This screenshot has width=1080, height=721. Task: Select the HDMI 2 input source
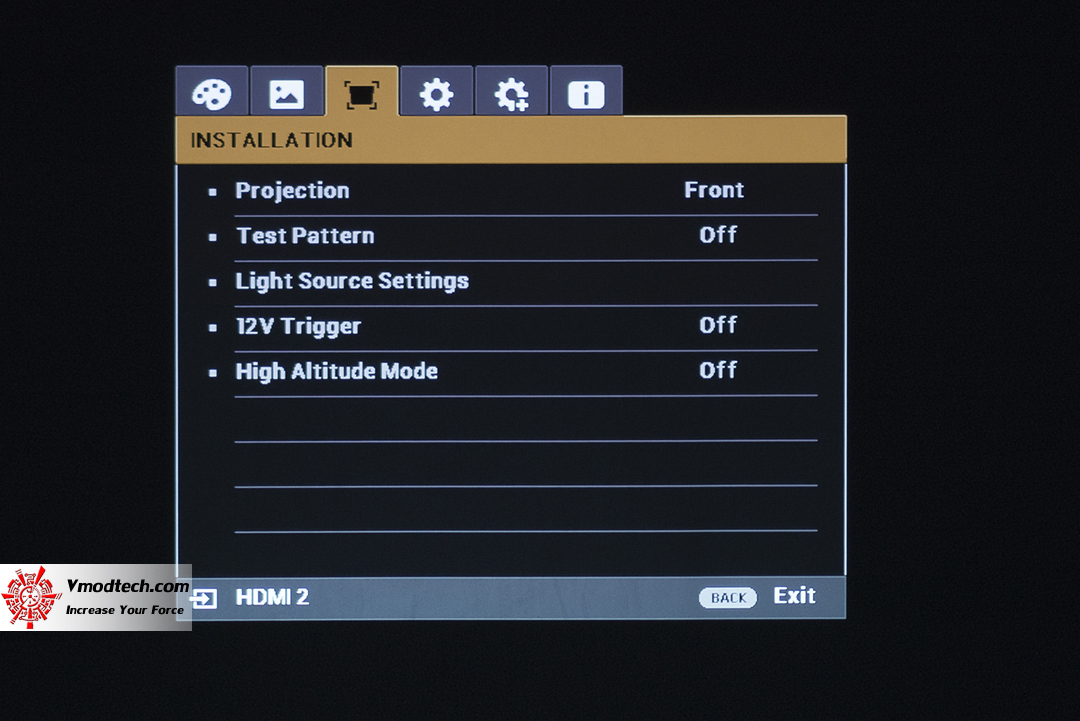tap(271, 598)
